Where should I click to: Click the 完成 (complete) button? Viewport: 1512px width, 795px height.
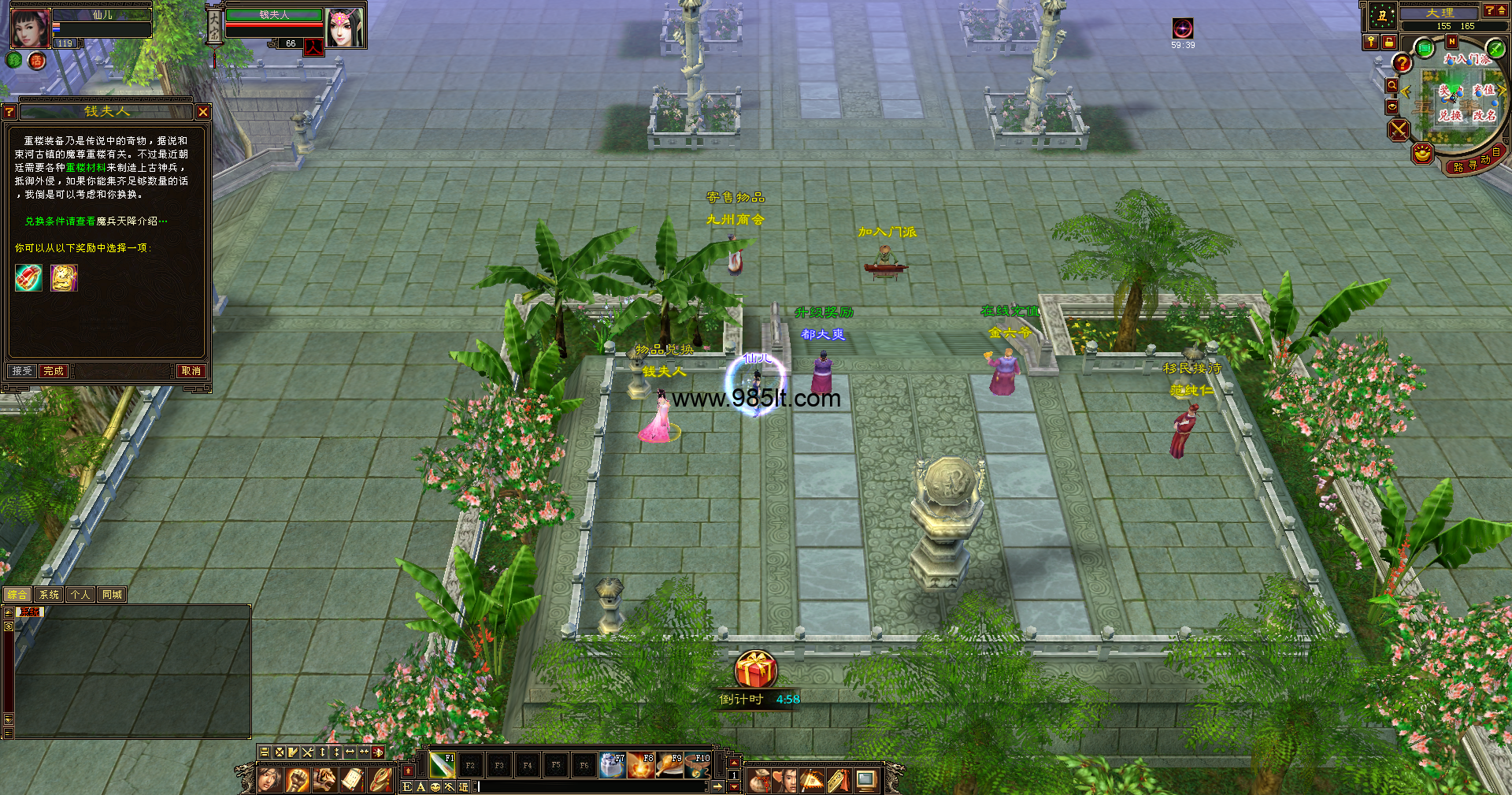[x=54, y=371]
